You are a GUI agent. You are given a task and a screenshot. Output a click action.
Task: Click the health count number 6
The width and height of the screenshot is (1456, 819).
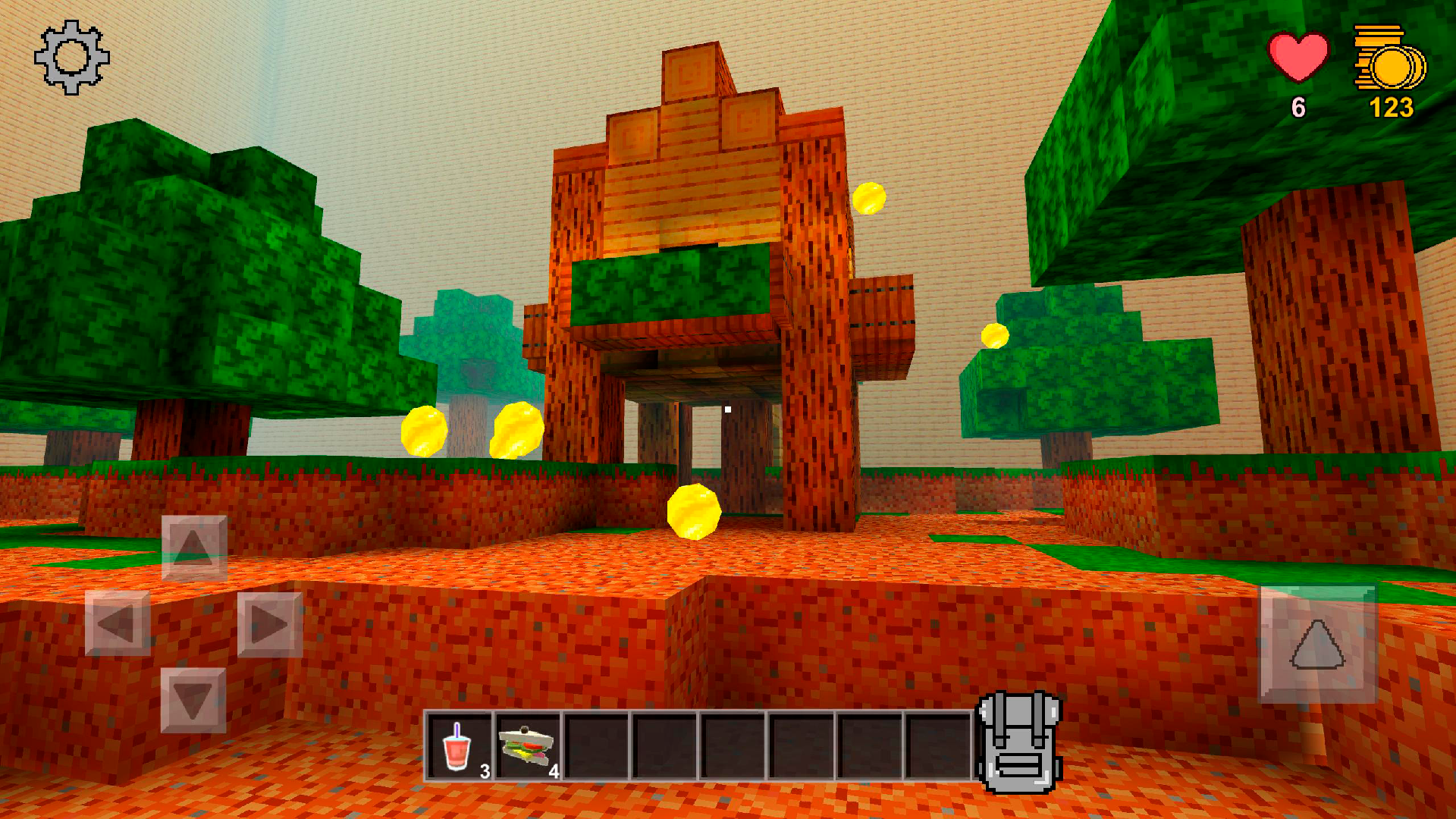coord(1298,108)
